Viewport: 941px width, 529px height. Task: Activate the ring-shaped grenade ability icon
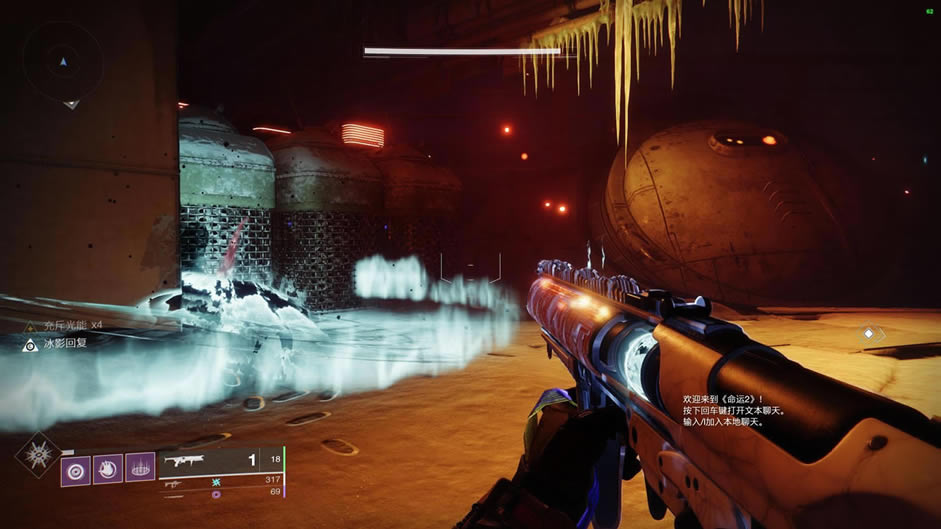coord(75,470)
